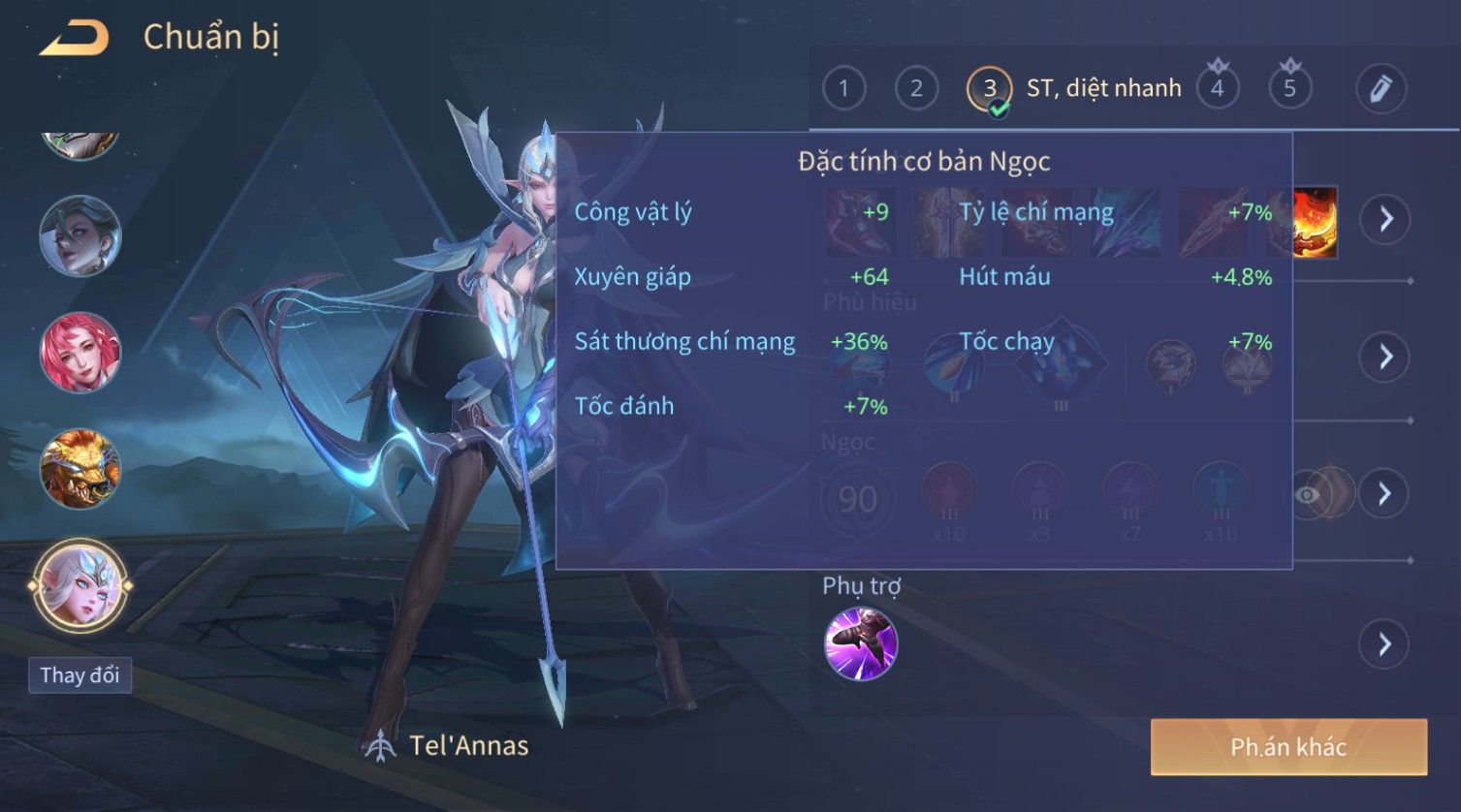
Task: Select the pink-haired hero portrait
Action: click(x=80, y=352)
